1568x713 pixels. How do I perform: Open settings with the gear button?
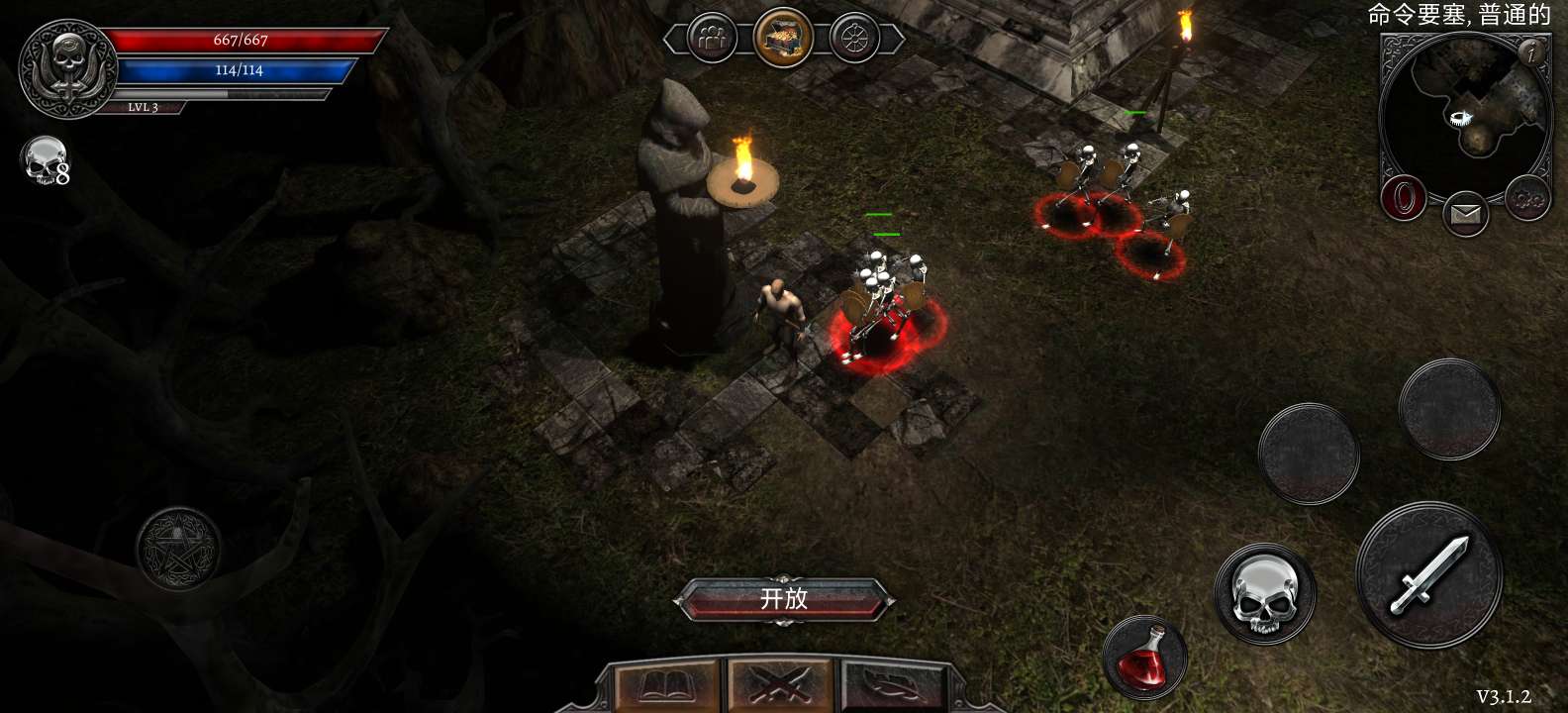pyautogui.click(x=1527, y=200)
